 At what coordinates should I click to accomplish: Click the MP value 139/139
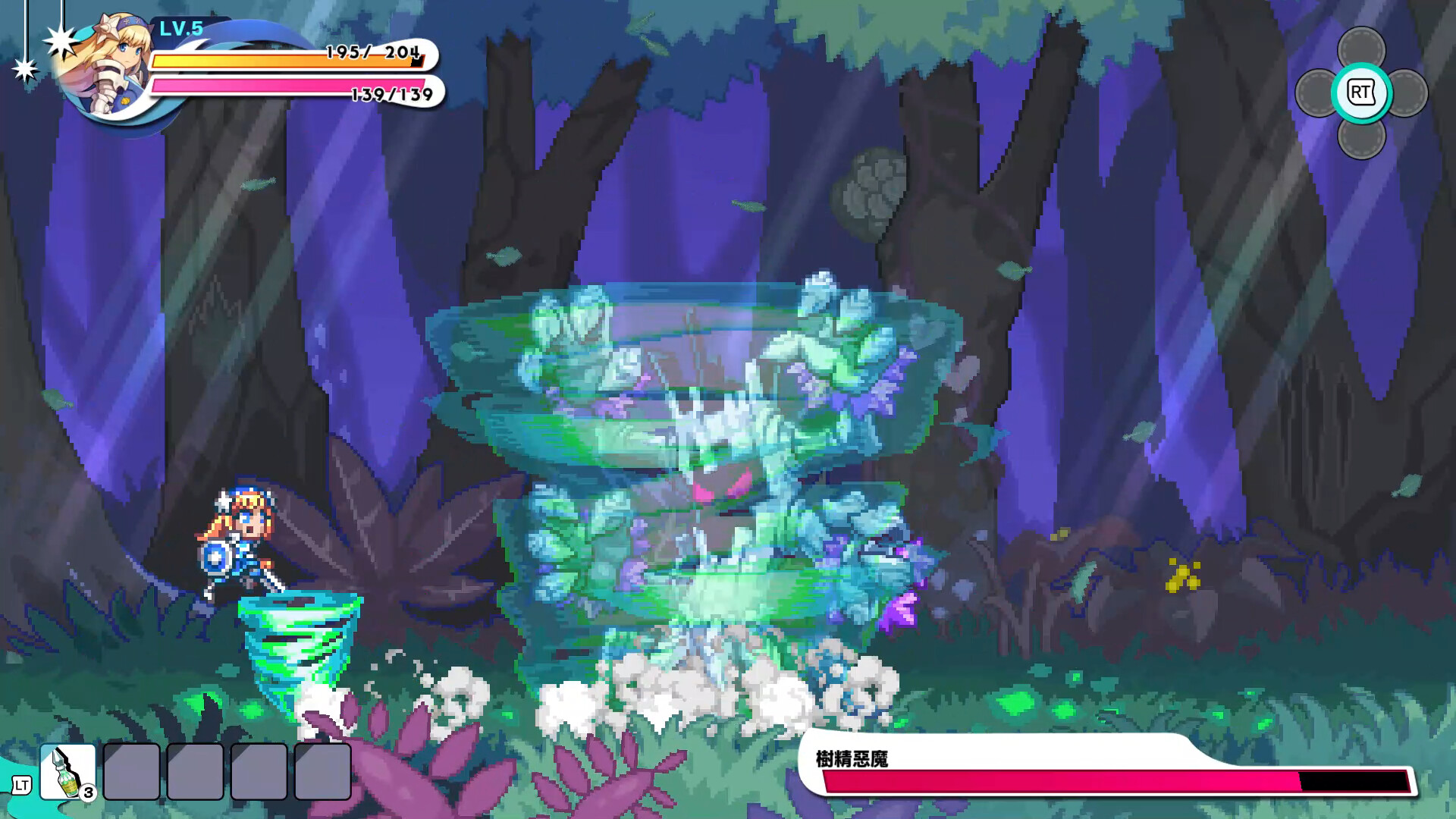click(391, 94)
